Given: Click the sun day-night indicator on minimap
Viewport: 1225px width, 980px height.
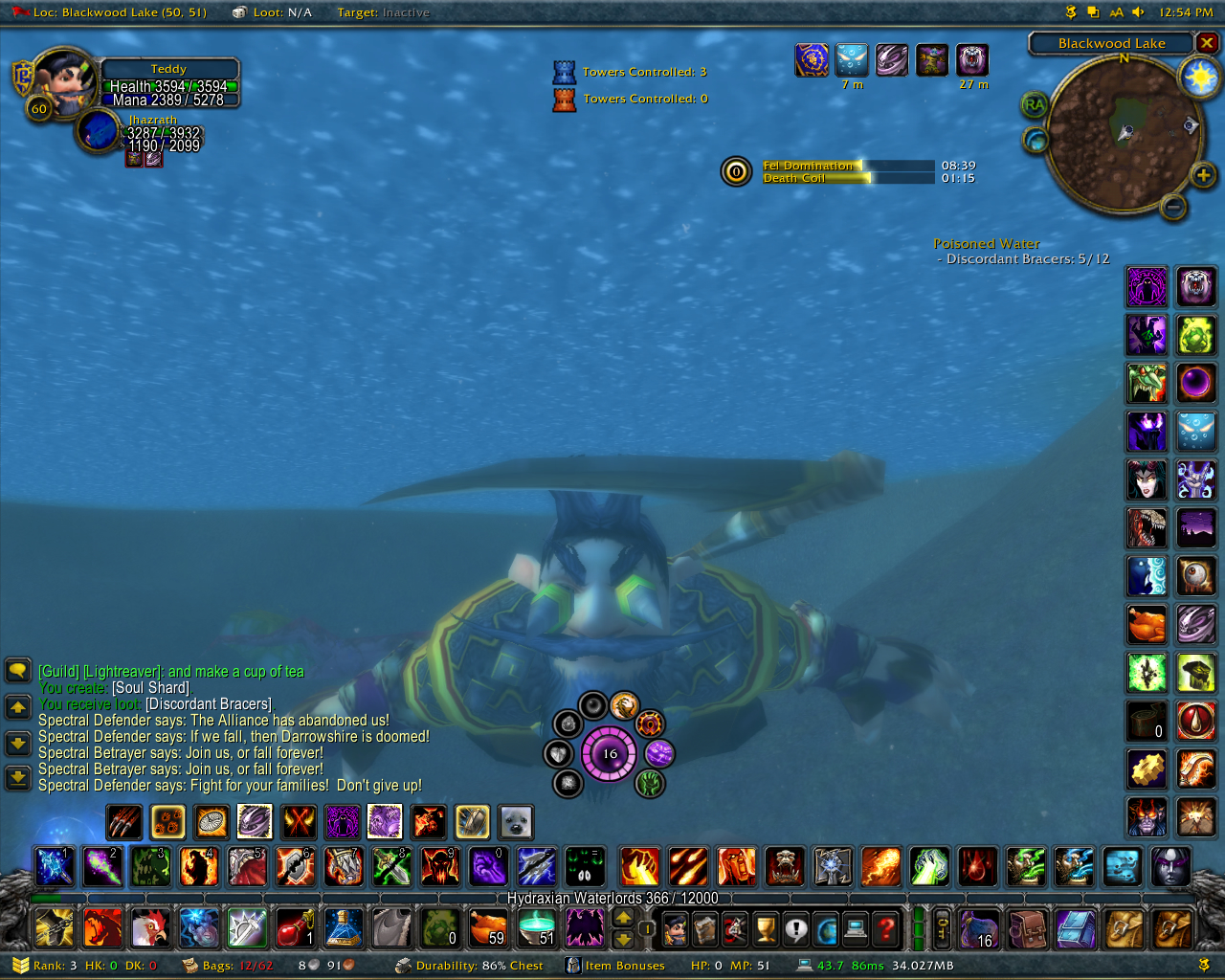Looking at the screenshot, I should (x=1200, y=77).
